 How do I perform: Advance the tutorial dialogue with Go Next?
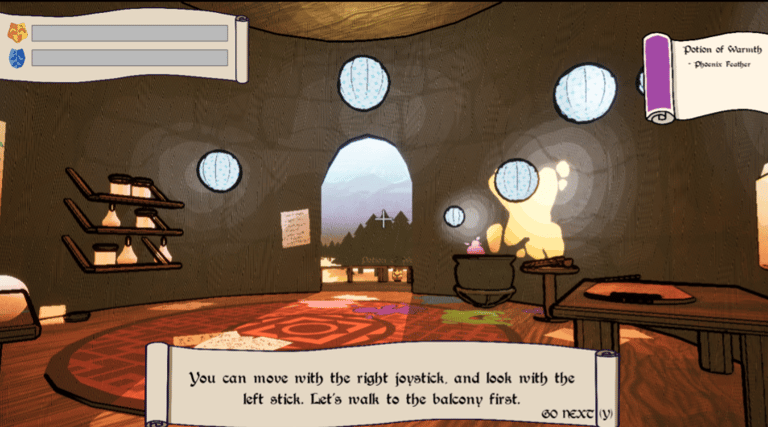coord(577,413)
